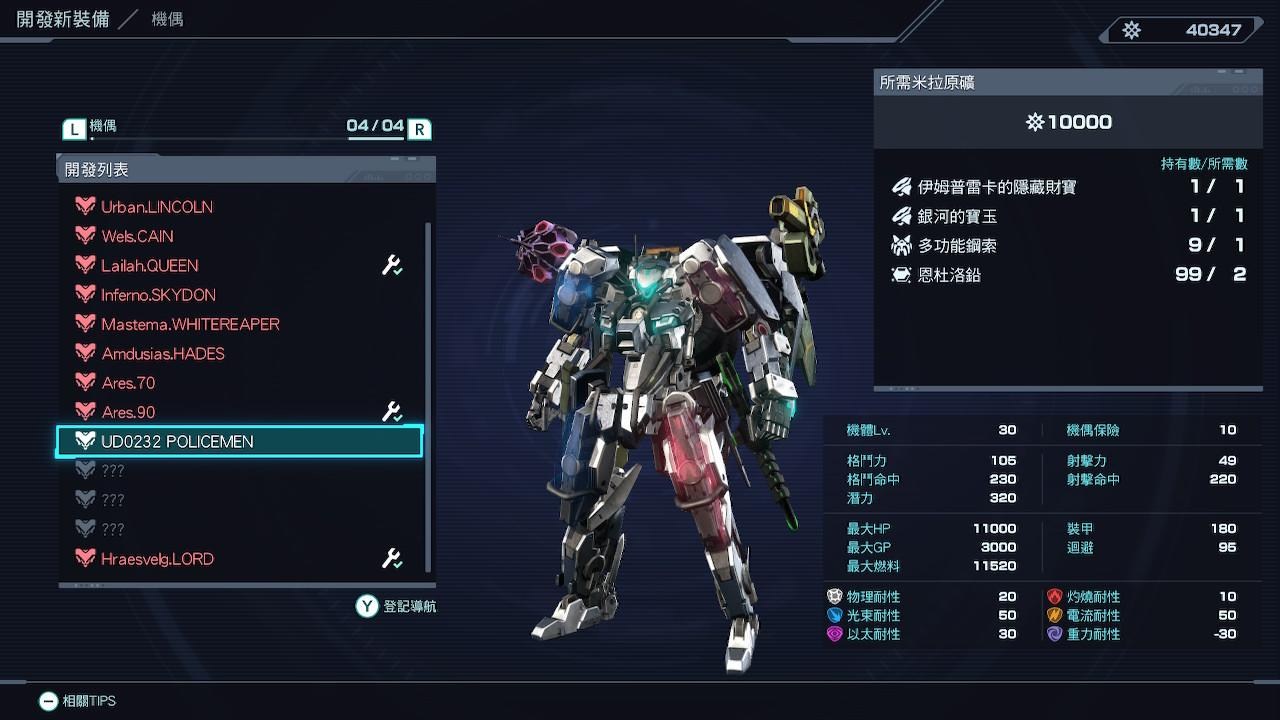
Task: Select the highlighted UD0232 POLICEMEN row
Action: click(239, 441)
